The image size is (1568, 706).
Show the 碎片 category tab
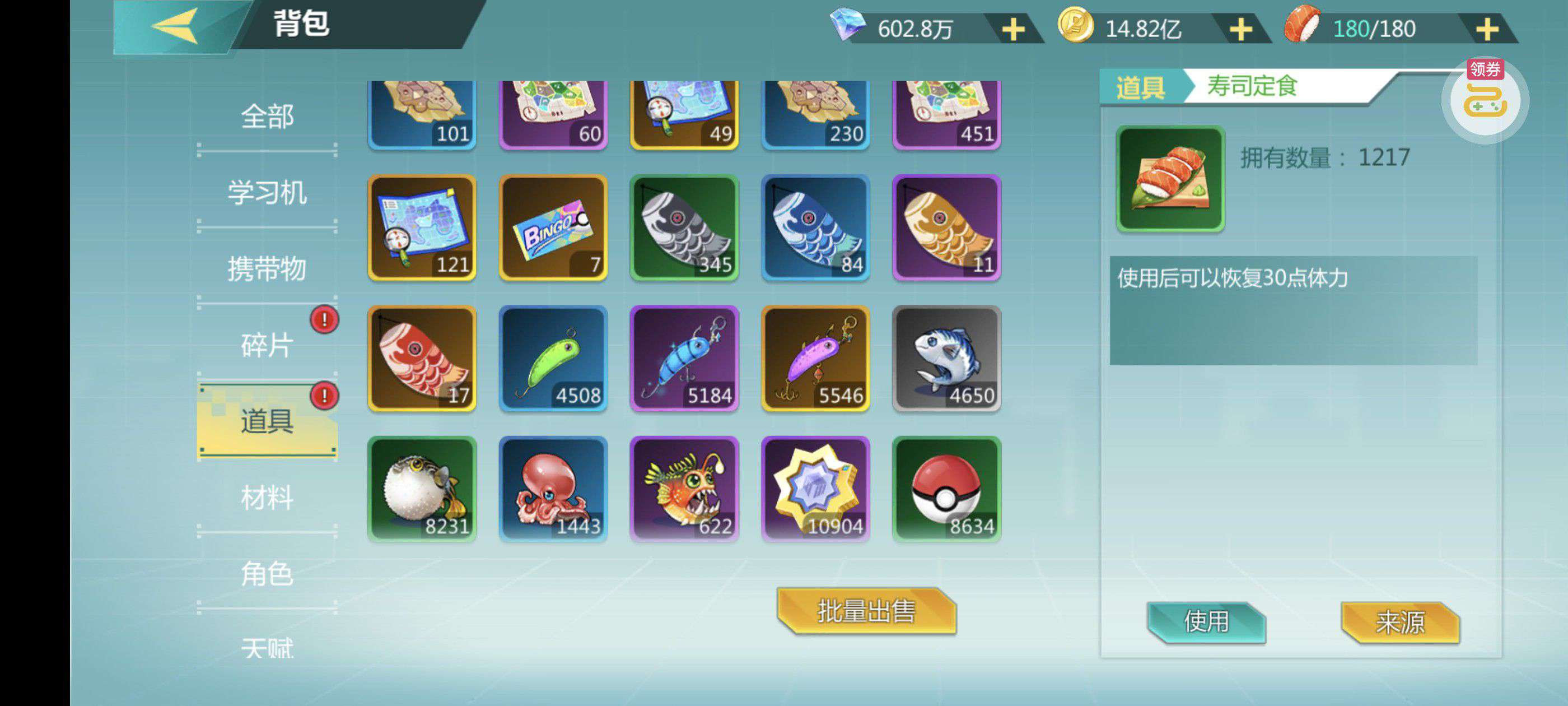[267, 345]
